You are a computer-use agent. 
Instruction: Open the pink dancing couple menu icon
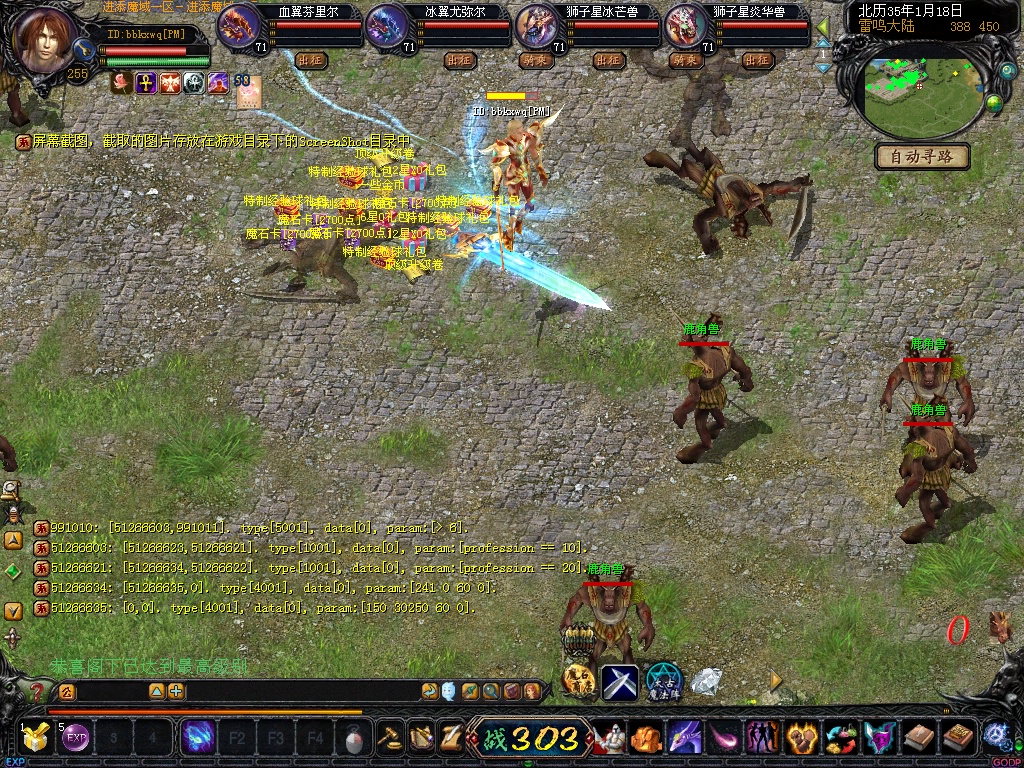pyautogui.click(x=762, y=739)
